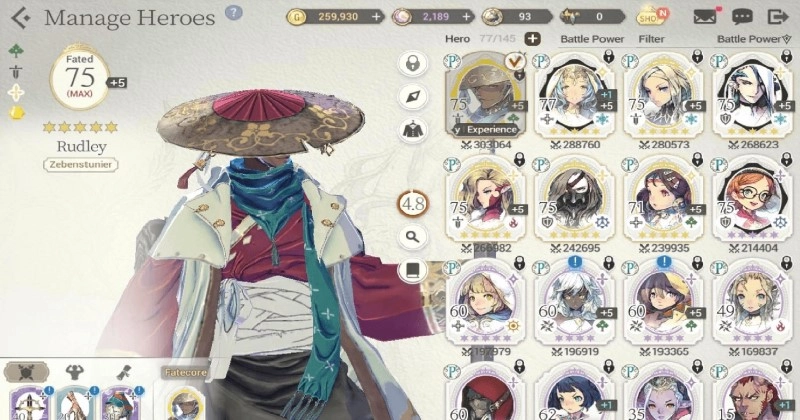Exit via the door arrow icon
The width and height of the screenshot is (800, 420).
point(777,16)
